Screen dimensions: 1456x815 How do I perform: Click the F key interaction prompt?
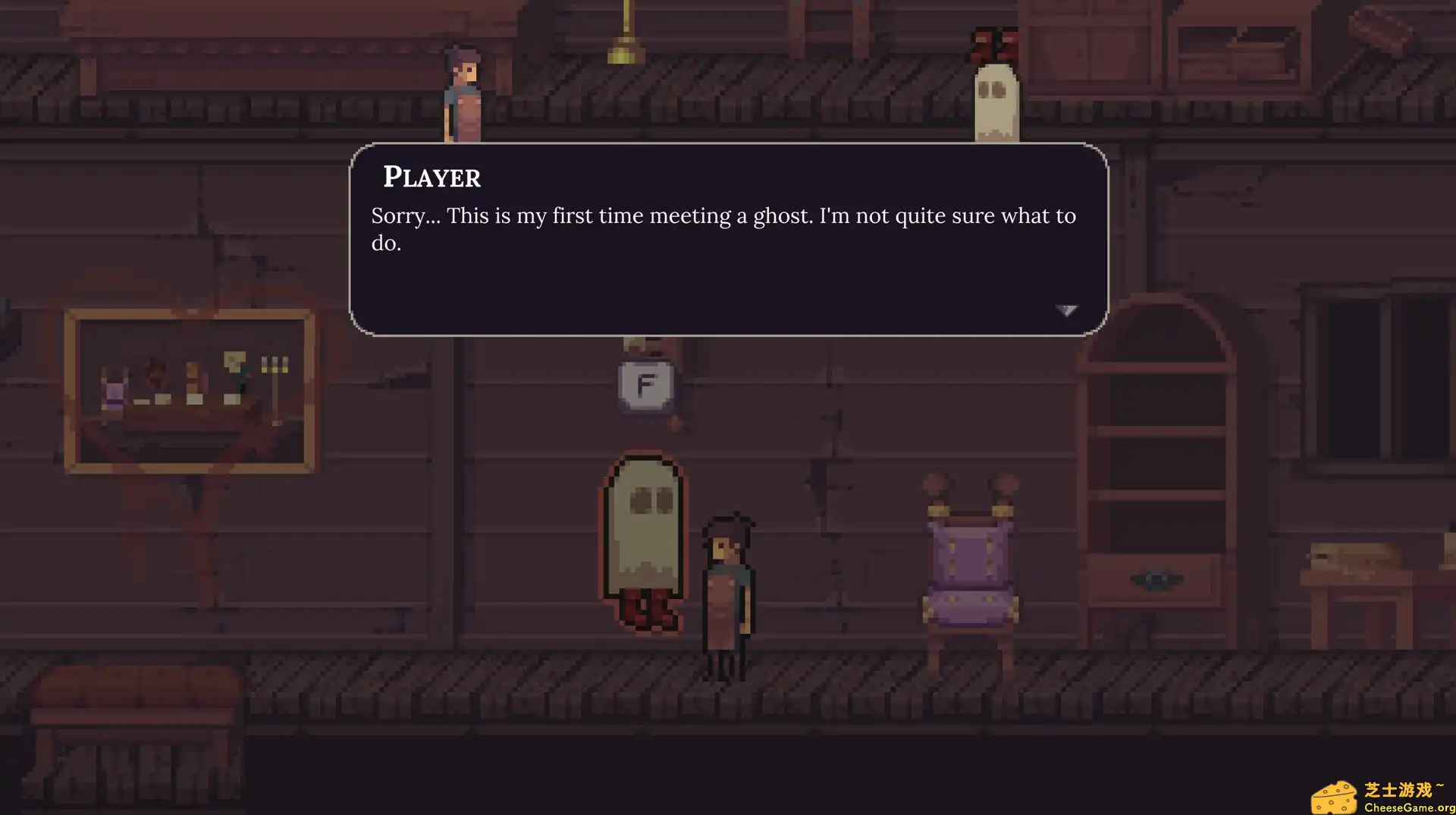644,385
